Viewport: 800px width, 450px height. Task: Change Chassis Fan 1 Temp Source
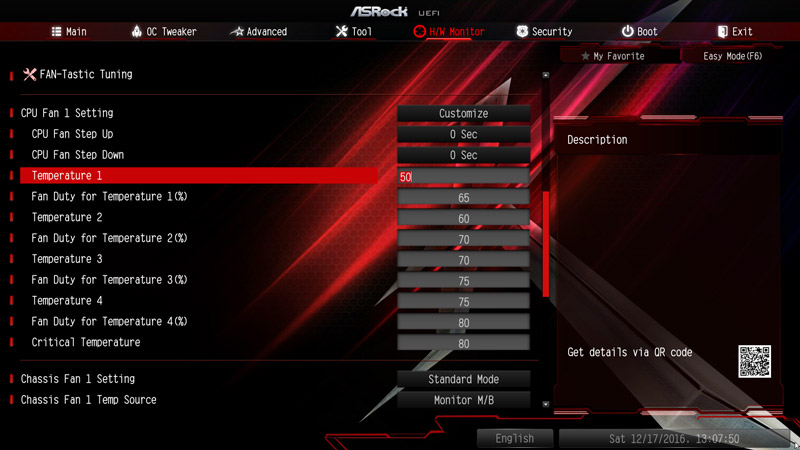(463, 400)
